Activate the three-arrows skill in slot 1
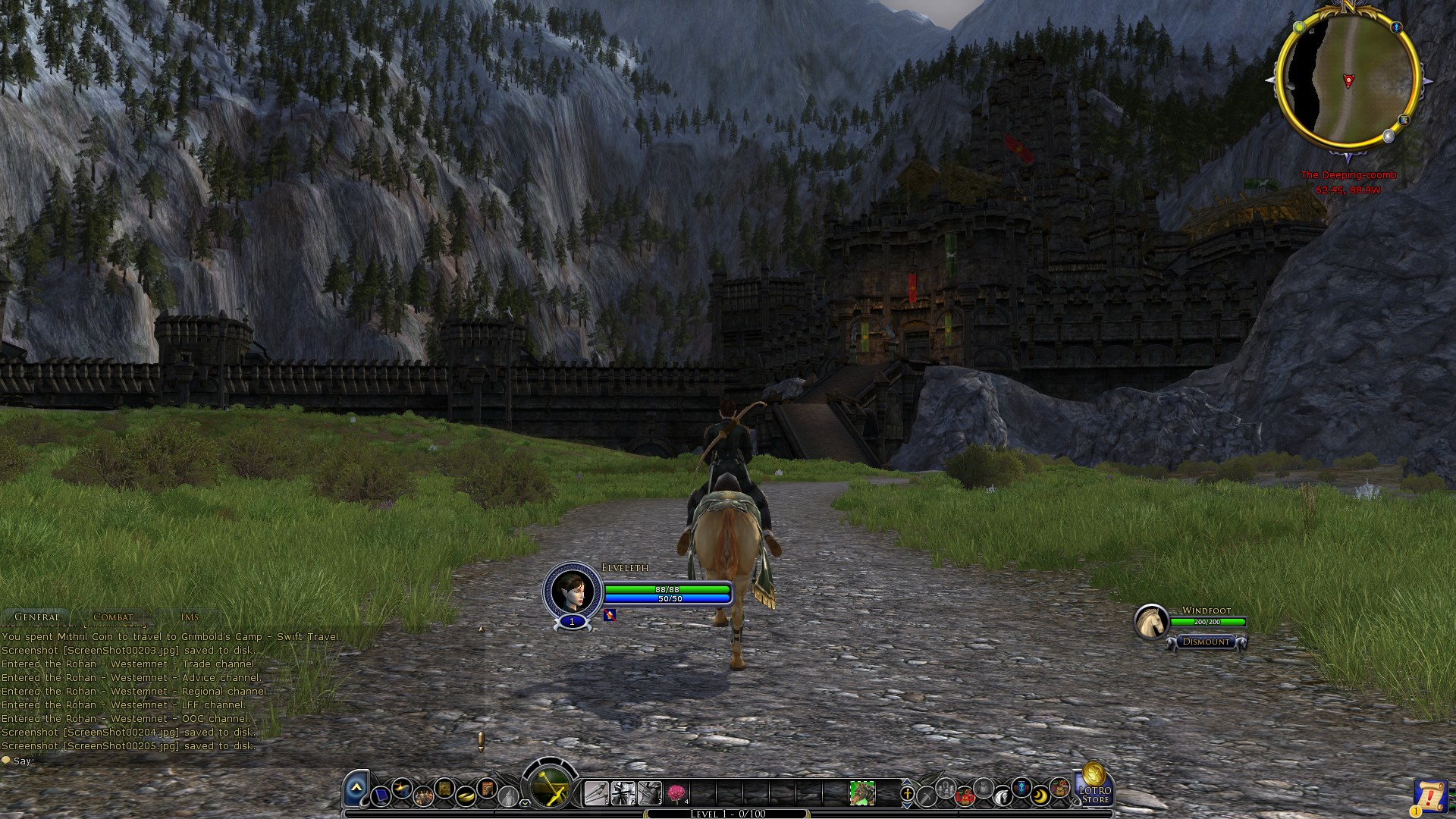The height and width of the screenshot is (819, 1456). 596,793
